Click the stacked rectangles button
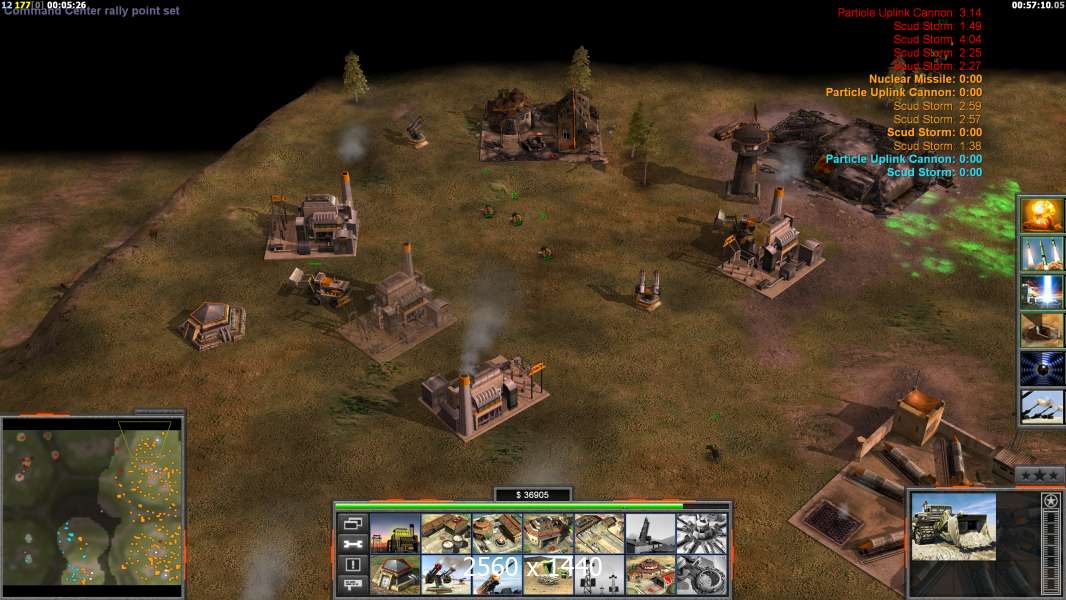This screenshot has height=600, width=1066. (351, 523)
